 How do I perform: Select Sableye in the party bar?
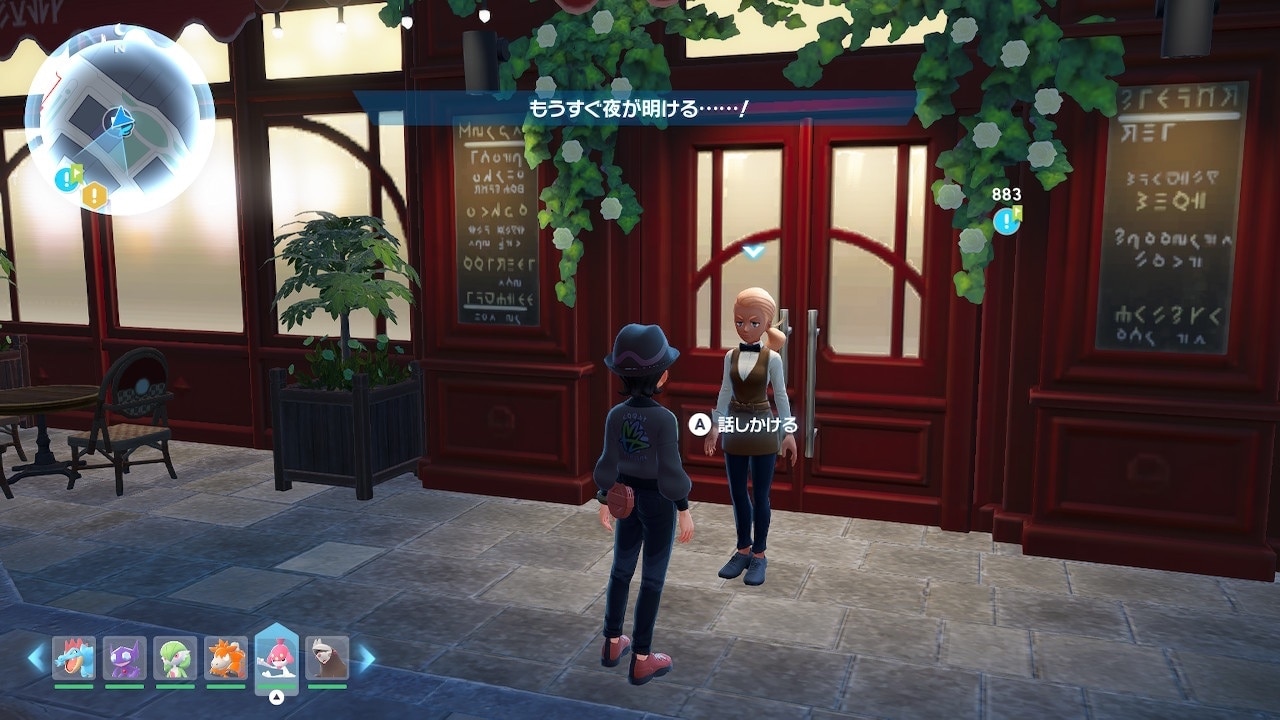(125, 658)
